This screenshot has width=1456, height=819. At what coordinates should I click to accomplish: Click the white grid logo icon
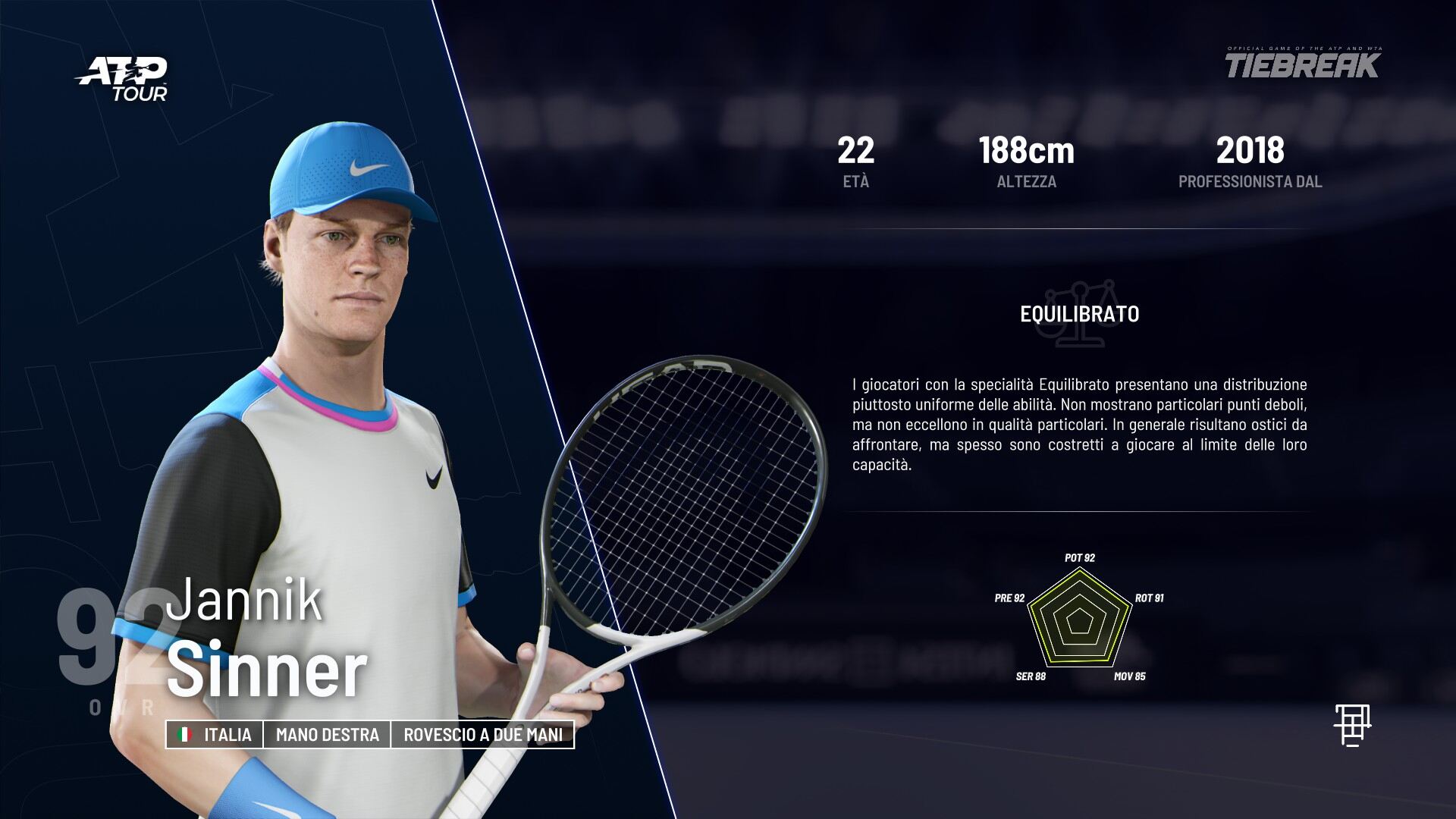click(1352, 724)
